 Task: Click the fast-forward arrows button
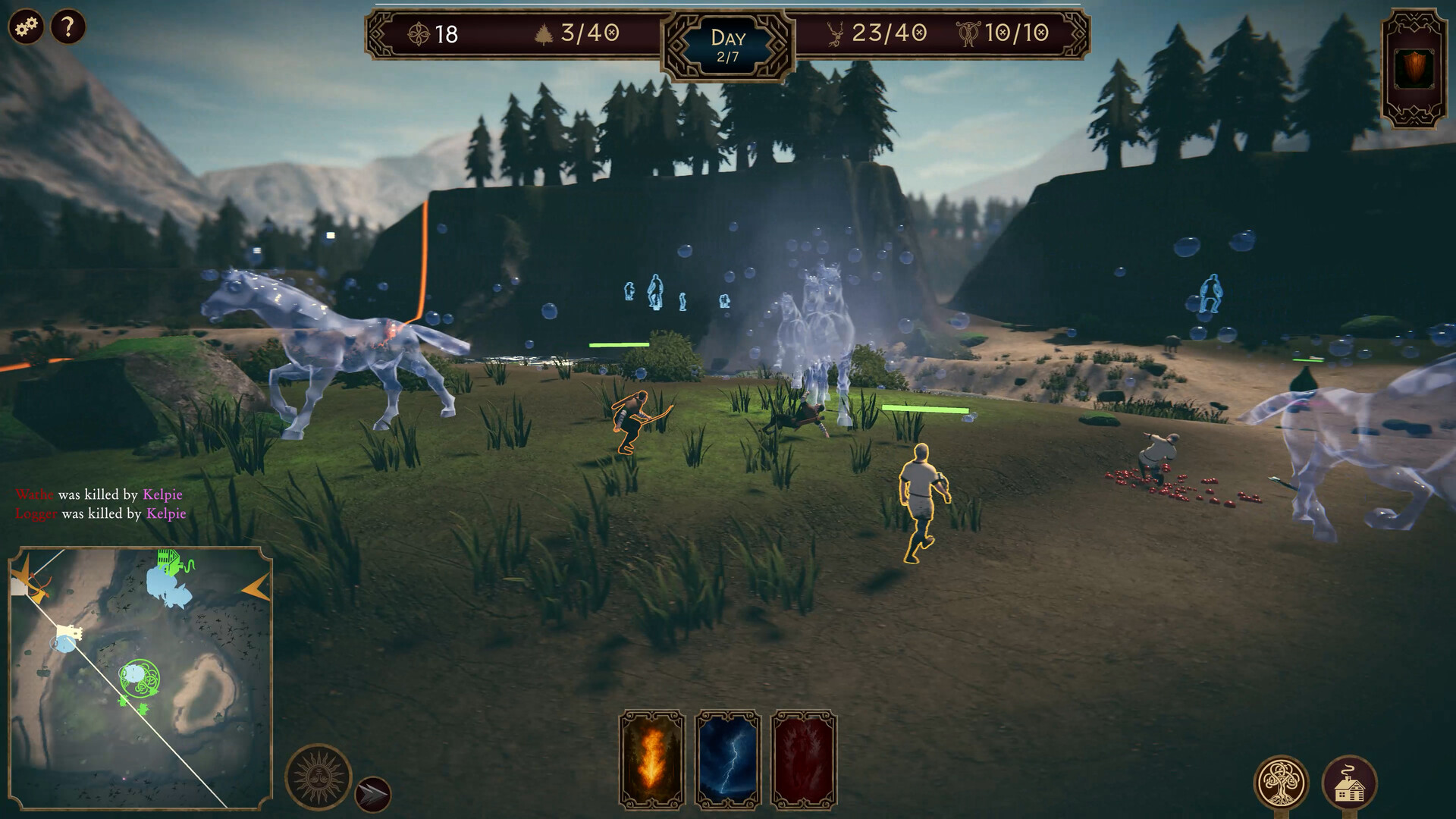[373, 794]
